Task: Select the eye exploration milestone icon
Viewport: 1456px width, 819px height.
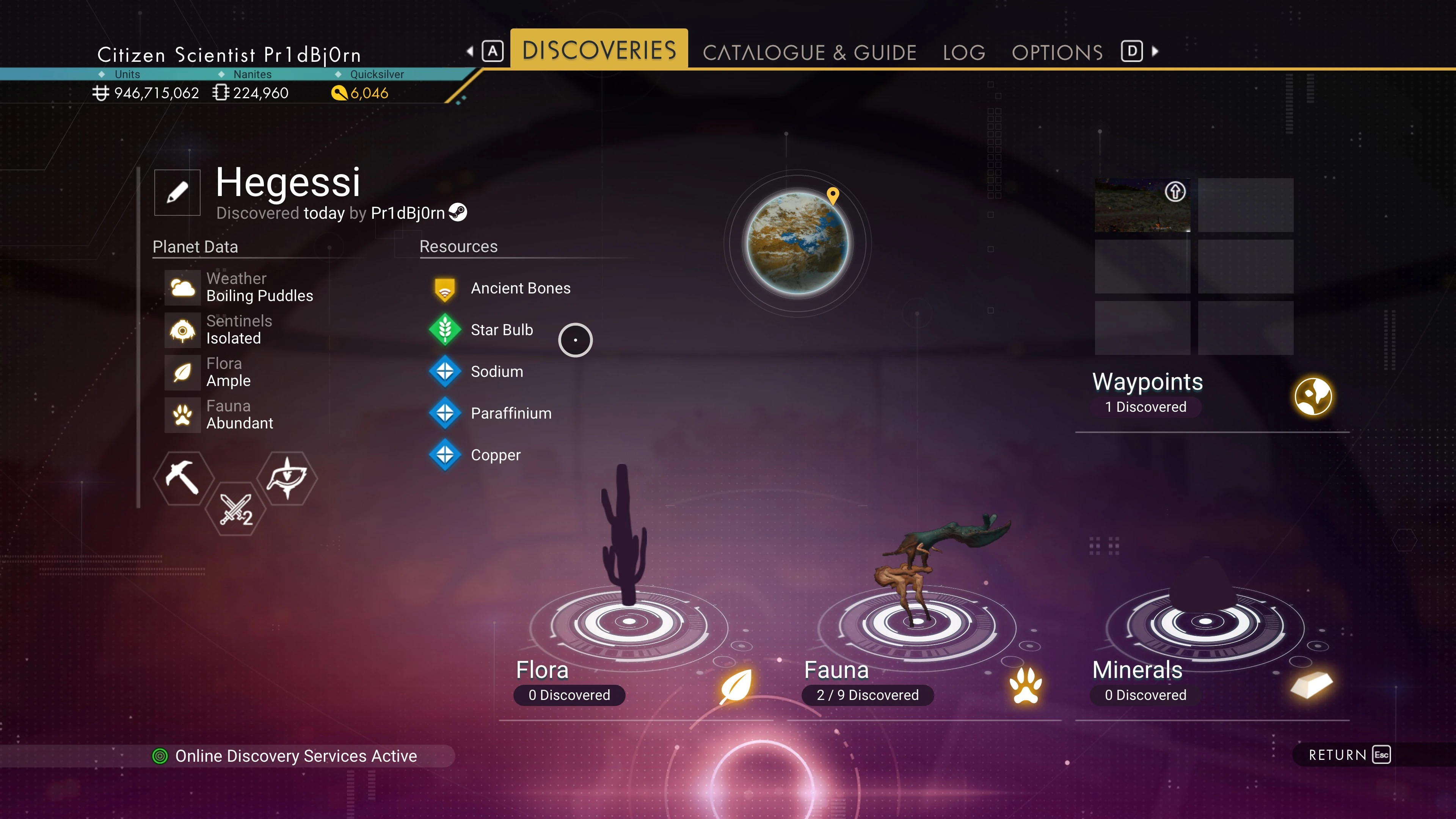Action: pos(287,478)
